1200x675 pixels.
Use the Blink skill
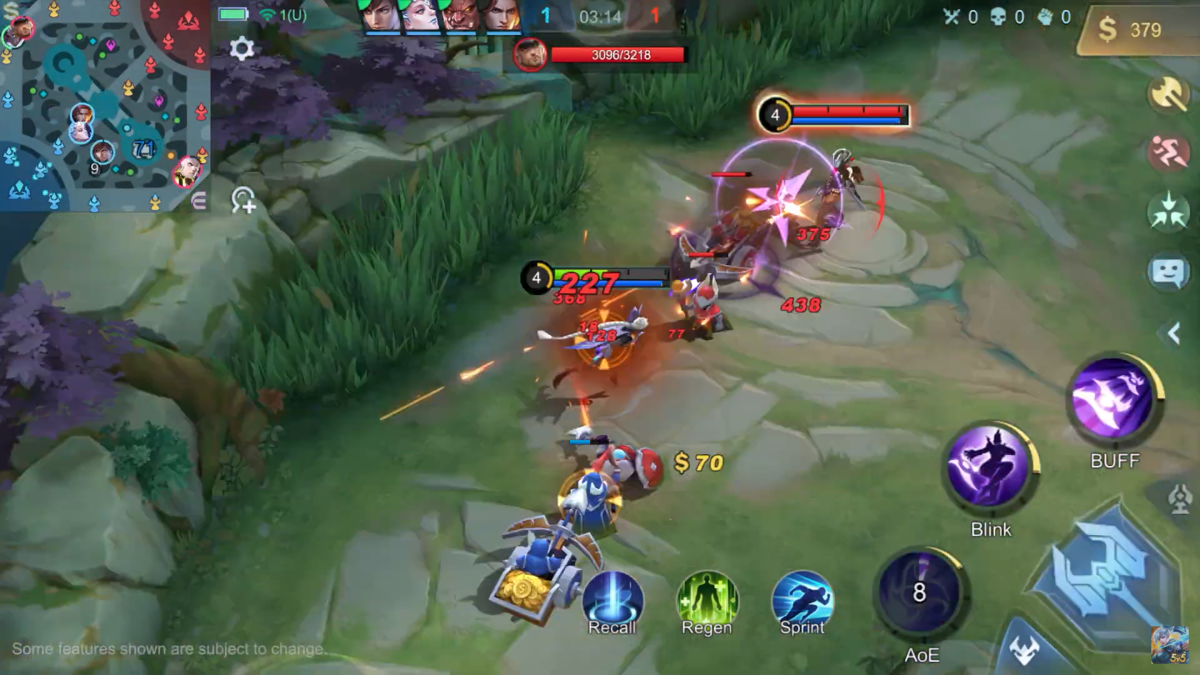click(x=990, y=468)
